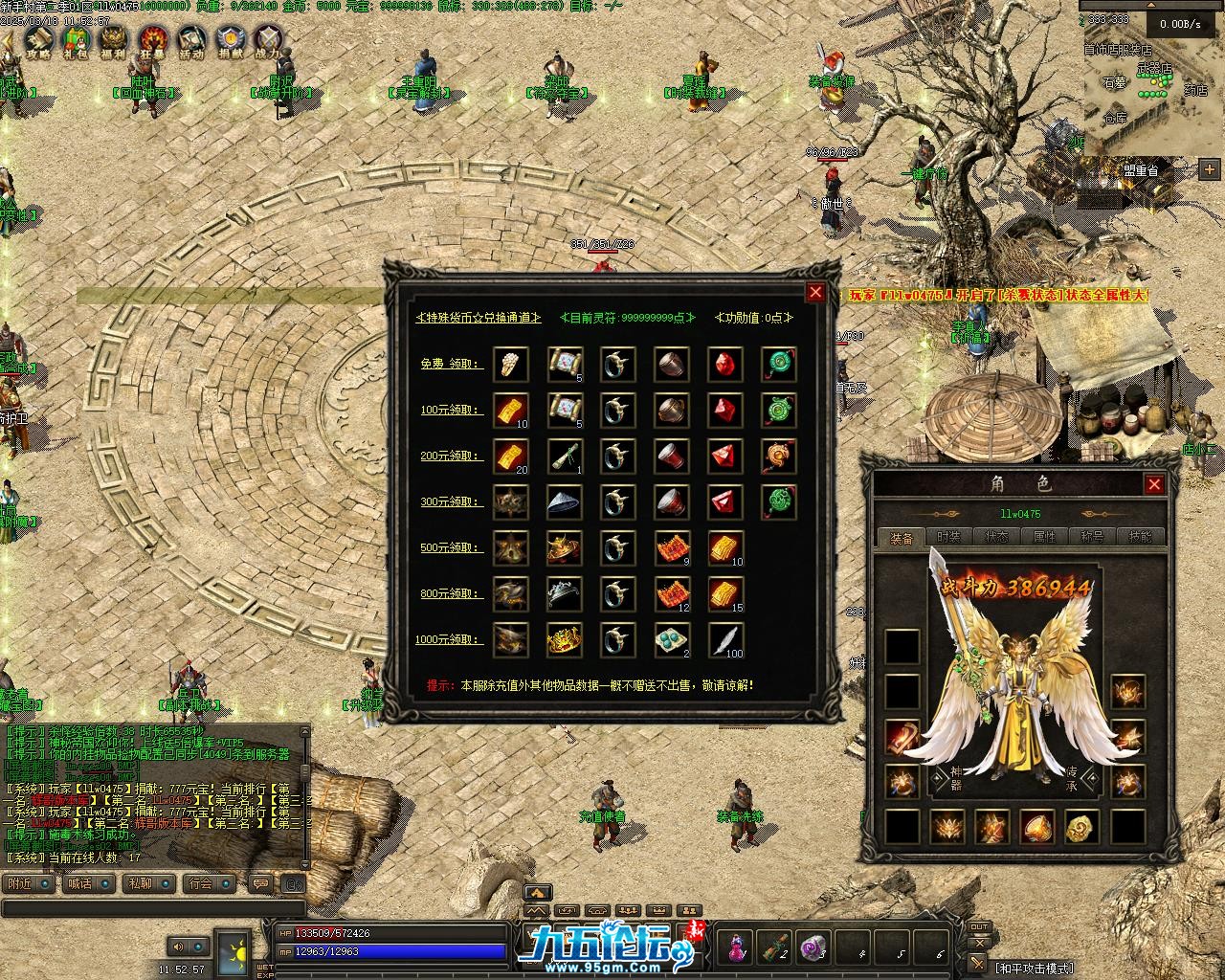Switch to the 属性 attributes tab
Image resolution: width=1225 pixels, height=980 pixels.
(x=1044, y=537)
